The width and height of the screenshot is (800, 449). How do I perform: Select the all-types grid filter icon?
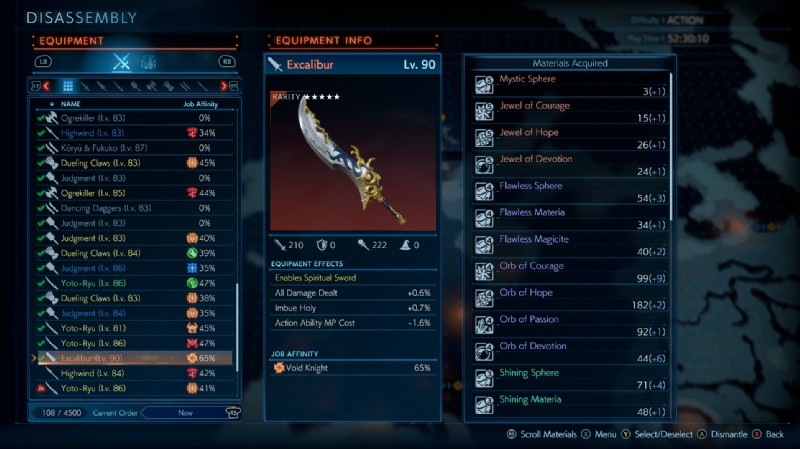tap(68, 86)
